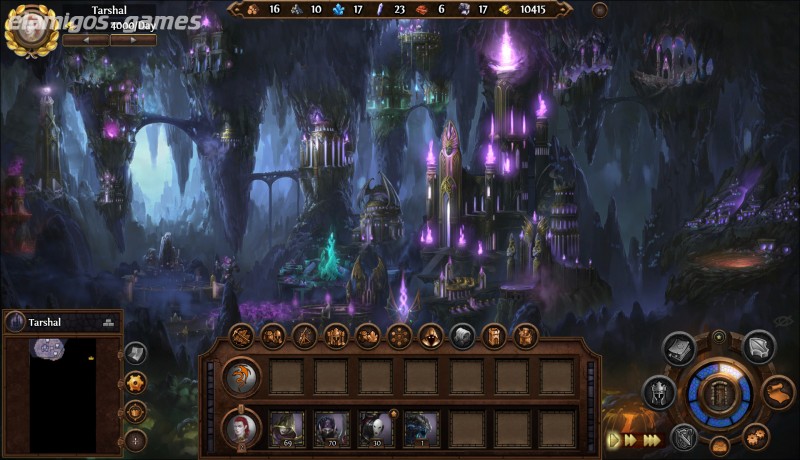Viewport: 800px width, 460px height.
Task: Select the unit stack with 69 creatures
Action: click(286, 428)
